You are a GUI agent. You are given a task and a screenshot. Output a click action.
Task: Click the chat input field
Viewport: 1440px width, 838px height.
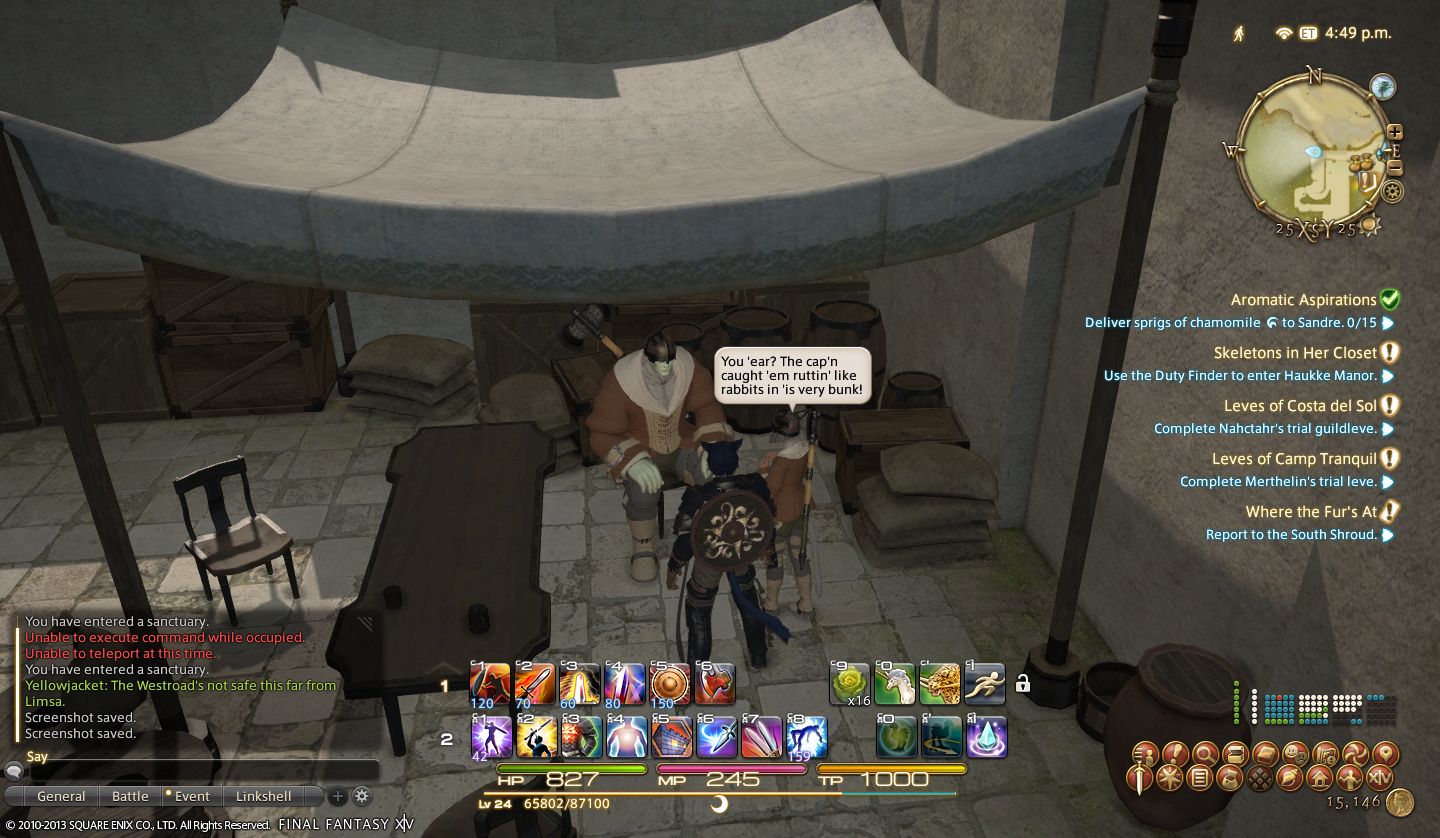coord(200,771)
